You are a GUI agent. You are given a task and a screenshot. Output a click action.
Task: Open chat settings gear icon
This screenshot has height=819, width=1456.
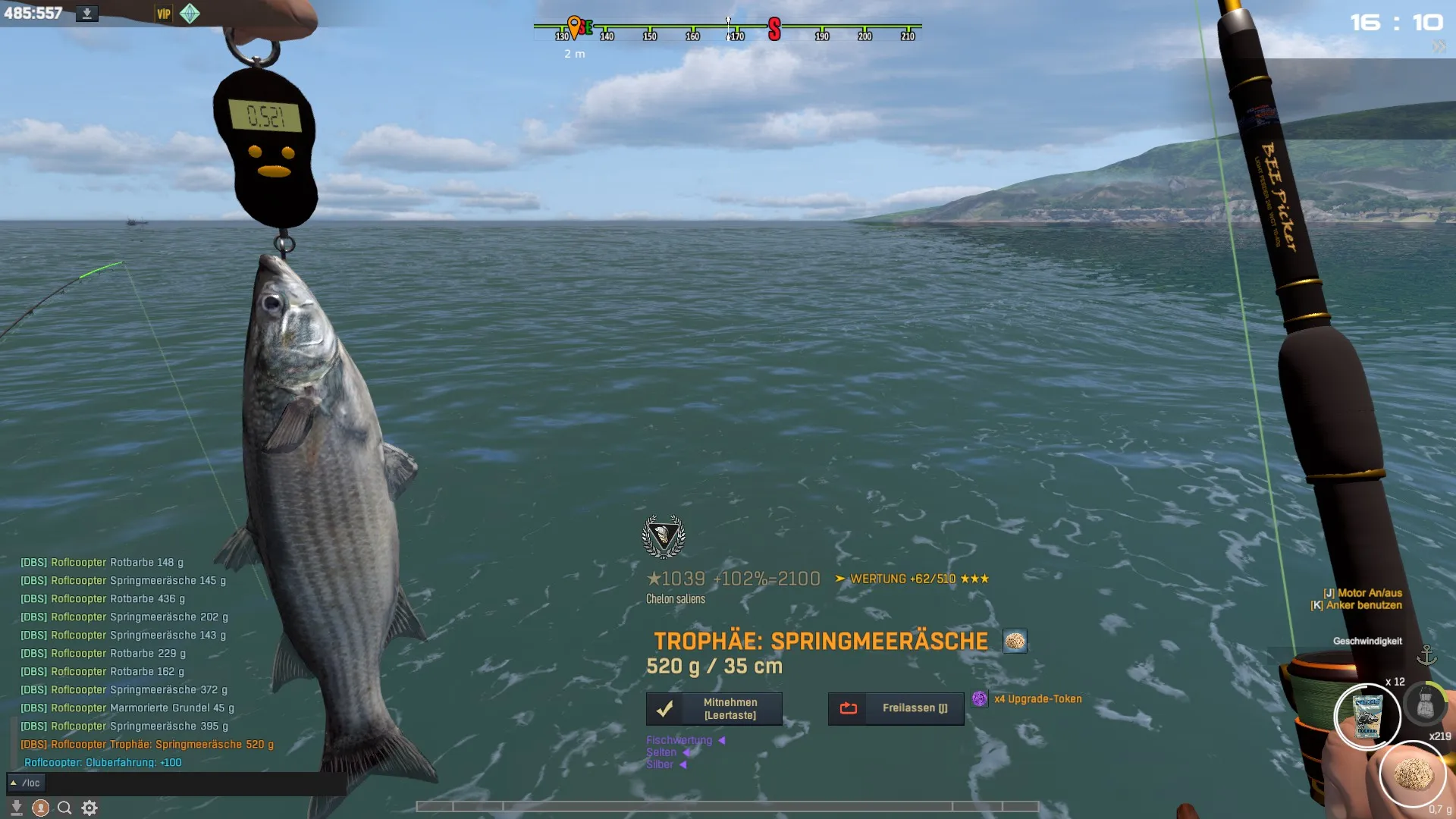tap(89, 808)
